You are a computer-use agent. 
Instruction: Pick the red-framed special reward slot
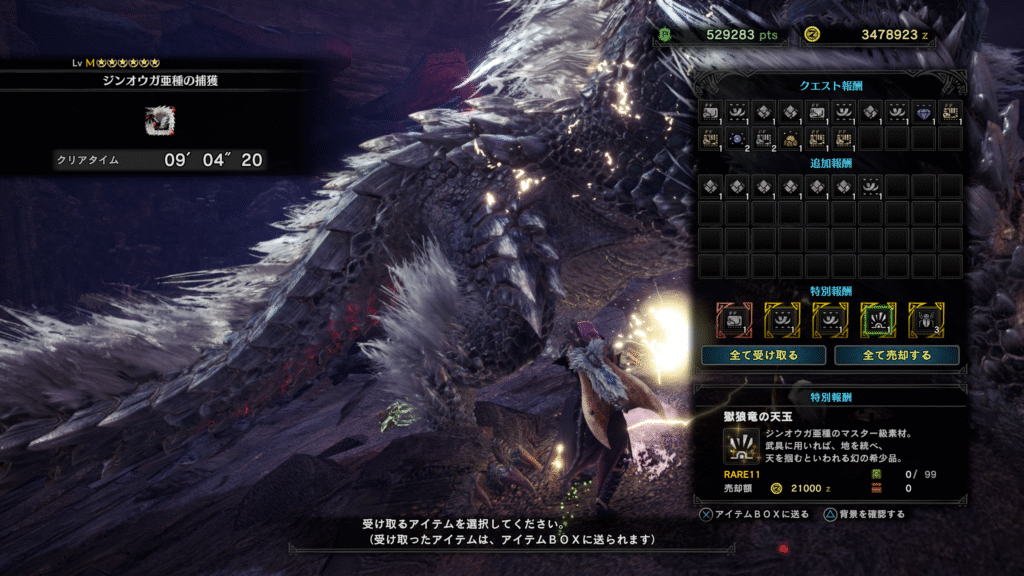point(734,319)
